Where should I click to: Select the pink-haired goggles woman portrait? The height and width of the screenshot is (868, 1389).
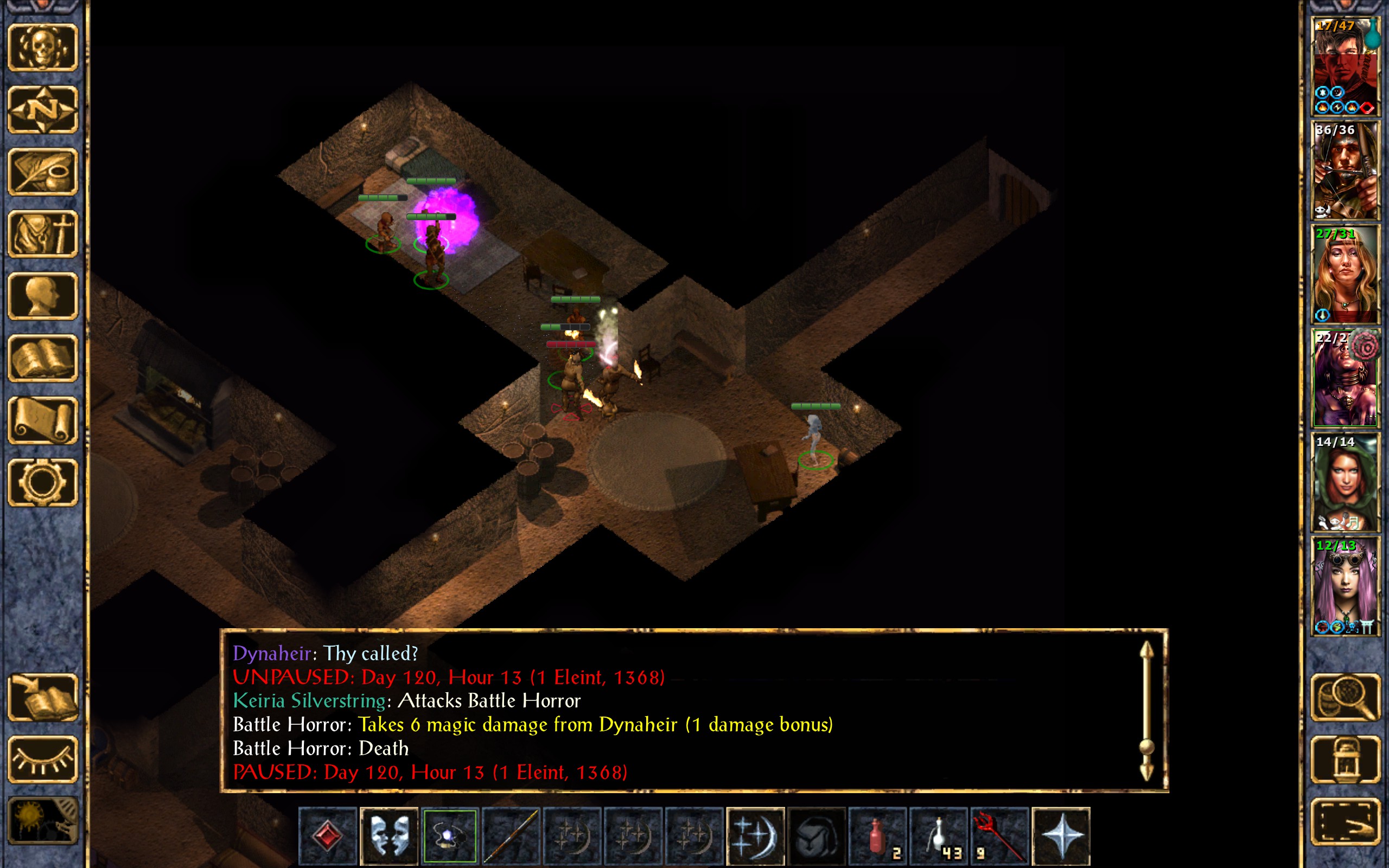click(1345, 586)
